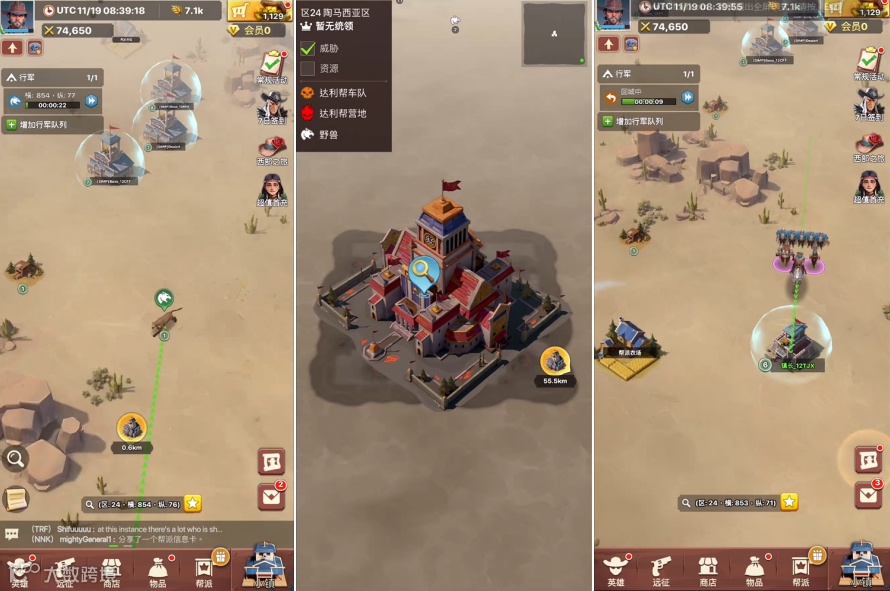Open the dark square minimap
Viewport: 890px width, 591px height.
click(553, 34)
